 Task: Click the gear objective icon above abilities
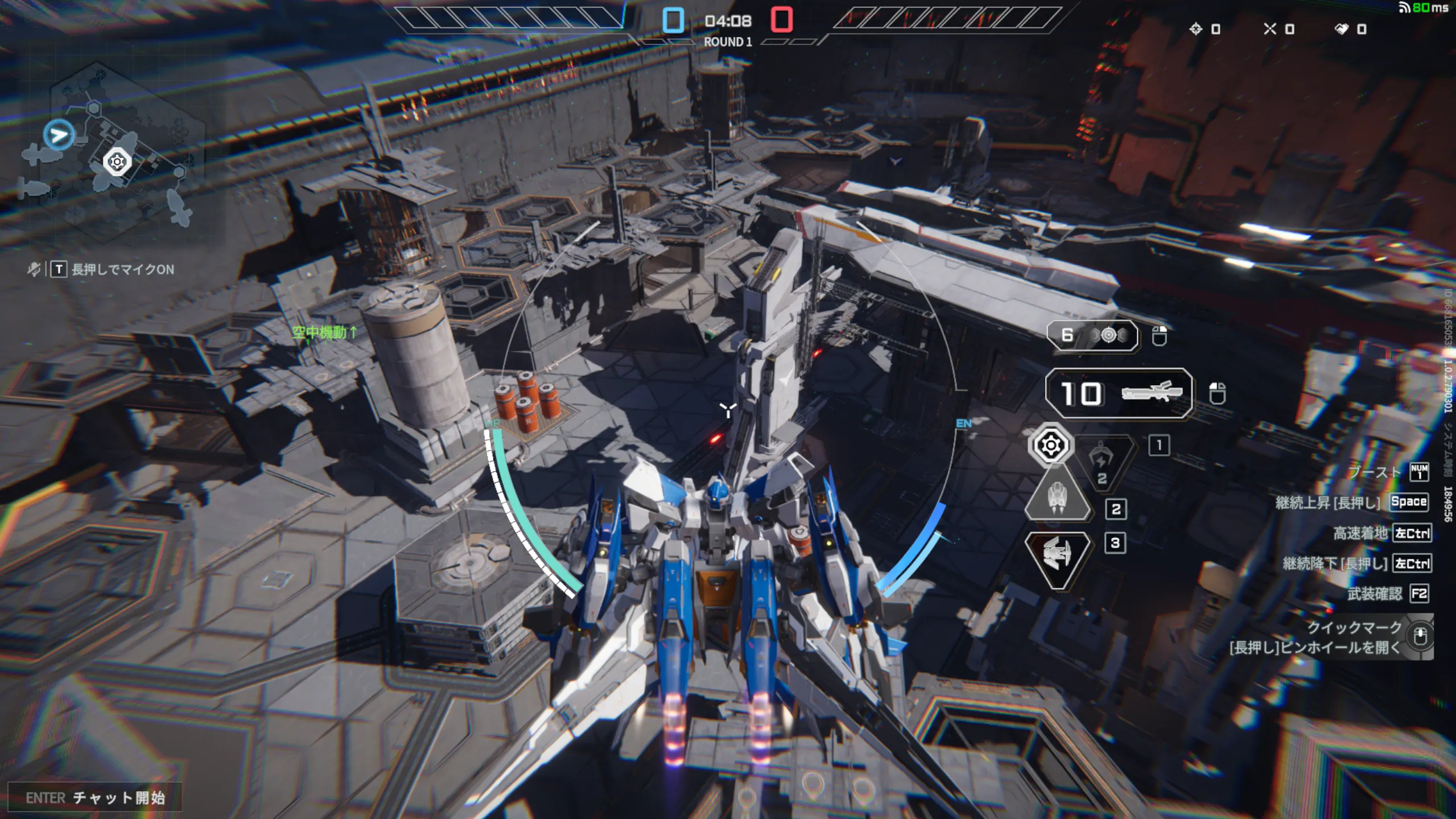pos(1050,445)
